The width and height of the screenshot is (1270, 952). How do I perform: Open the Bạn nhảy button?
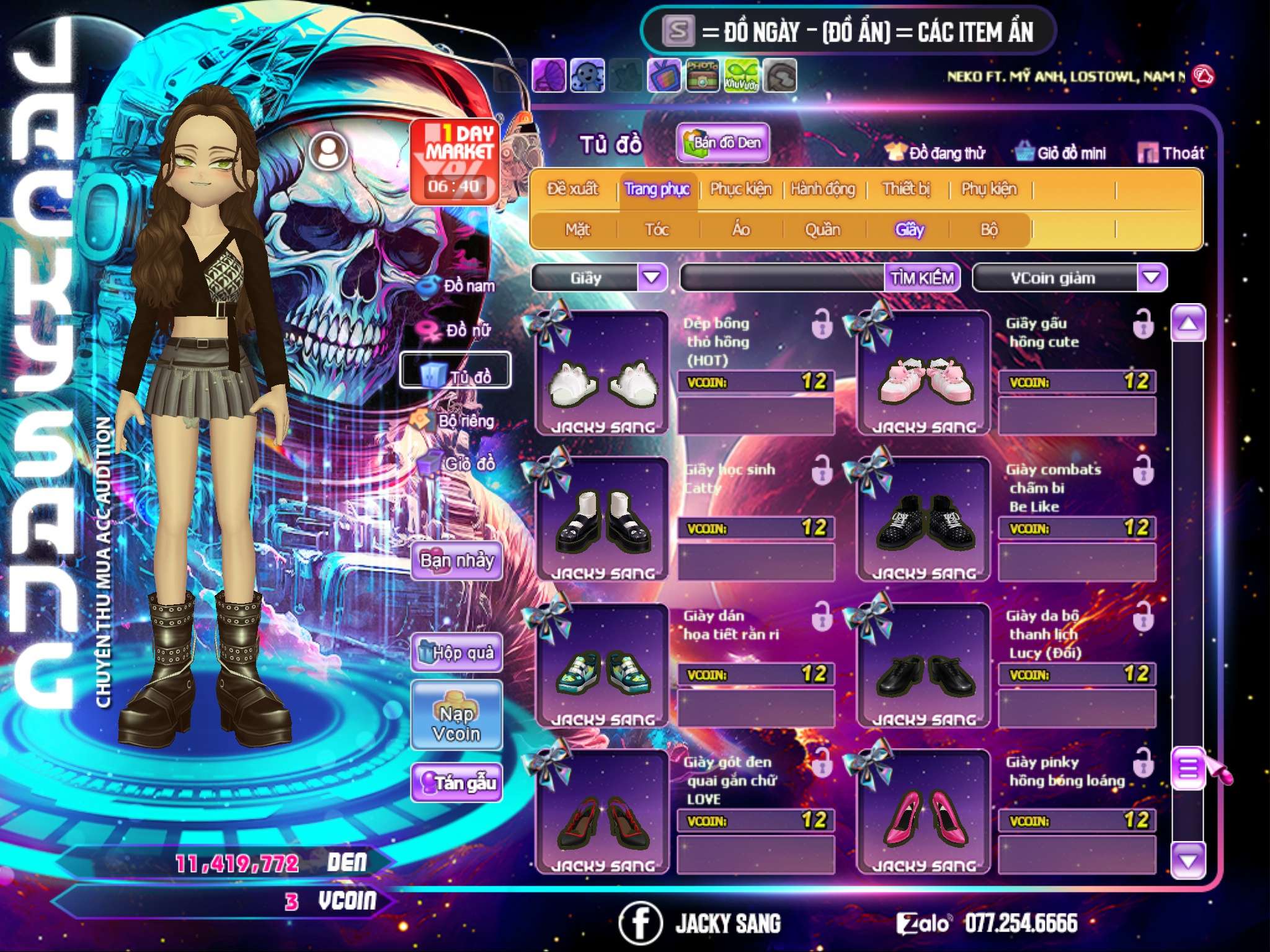(x=456, y=561)
